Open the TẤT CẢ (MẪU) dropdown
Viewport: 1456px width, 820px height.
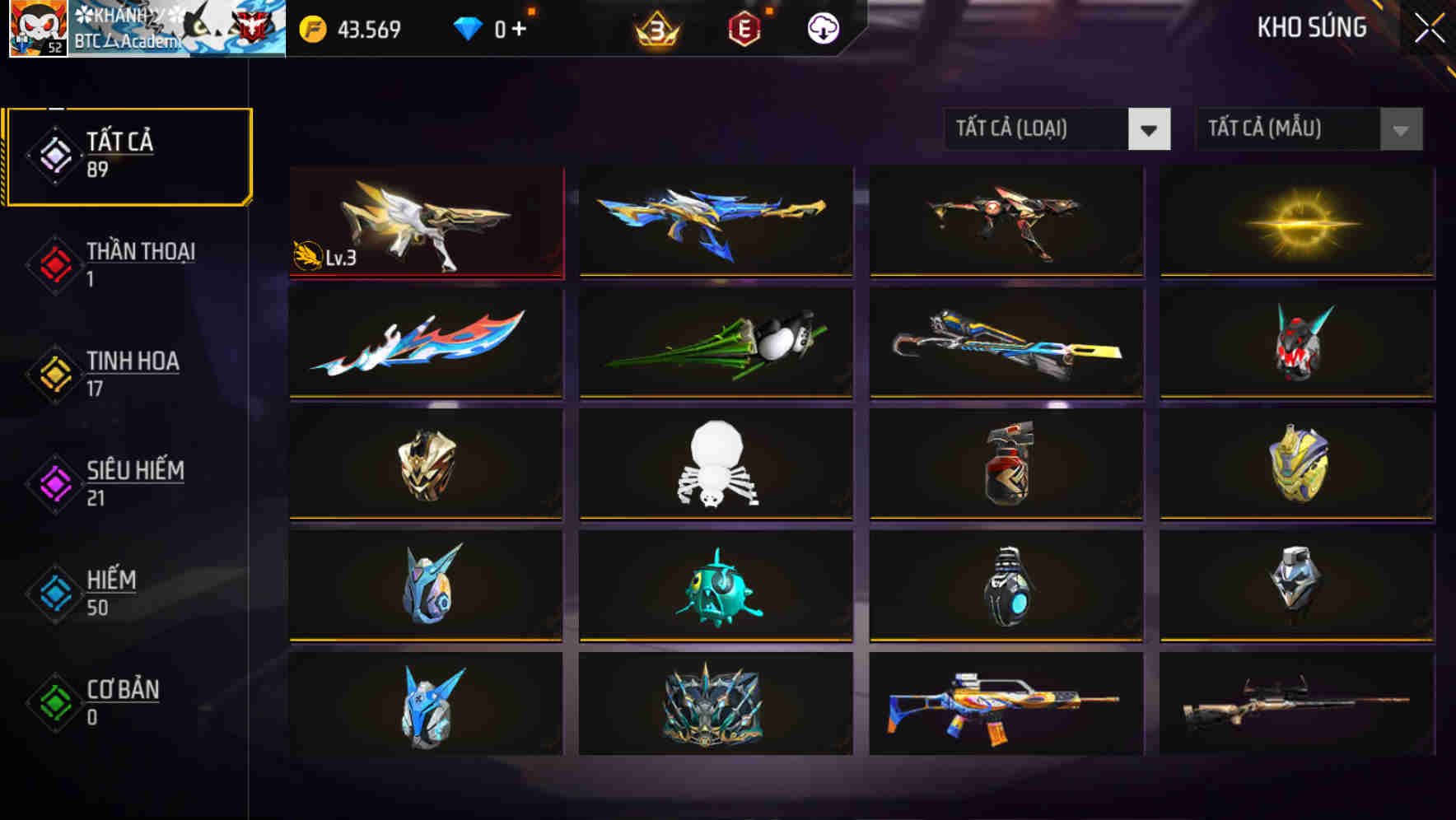pyautogui.click(x=1285, y=129)
